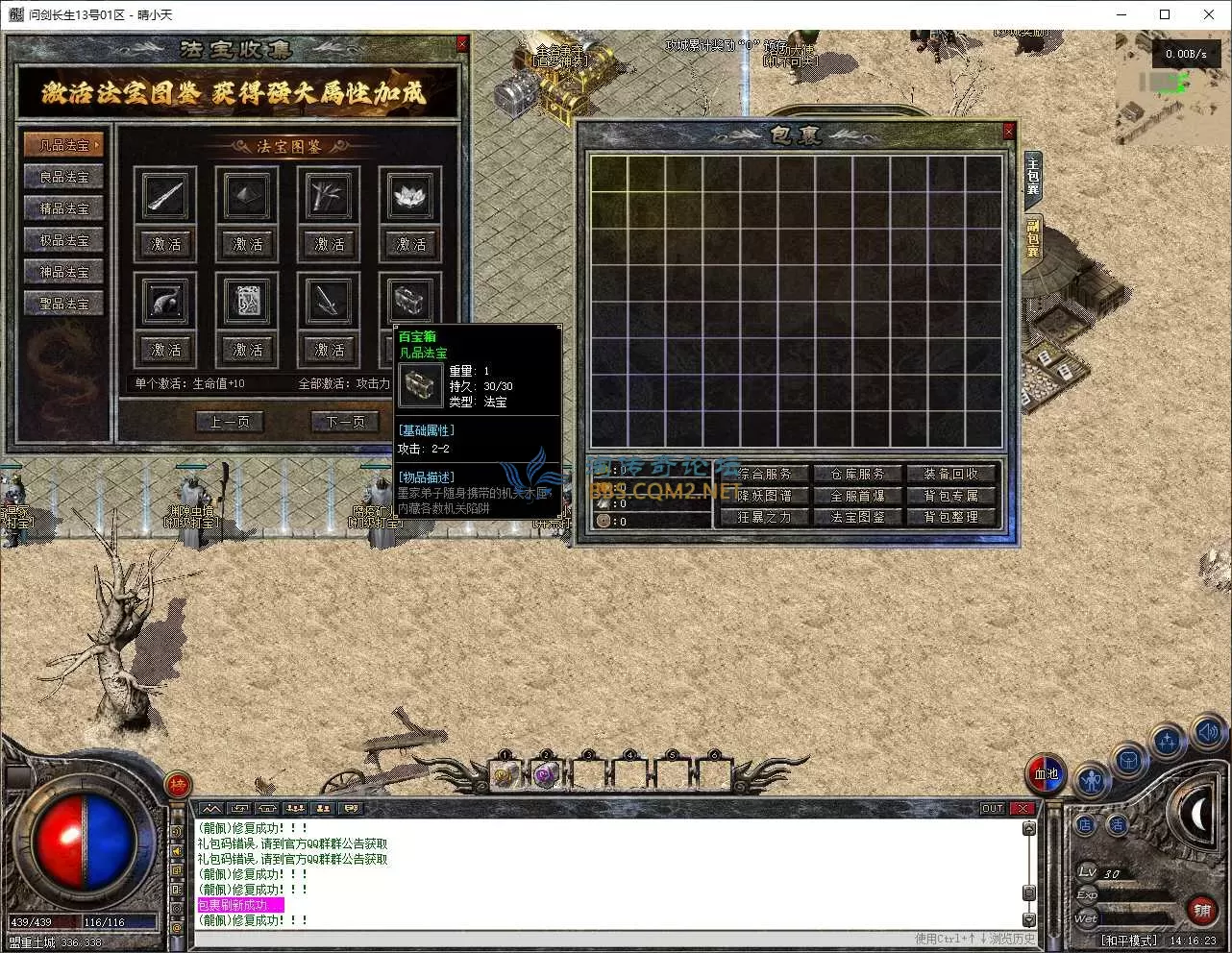Go to the next page 下一页
Viewport: 1232px width, 953px height.
point(345,422)
